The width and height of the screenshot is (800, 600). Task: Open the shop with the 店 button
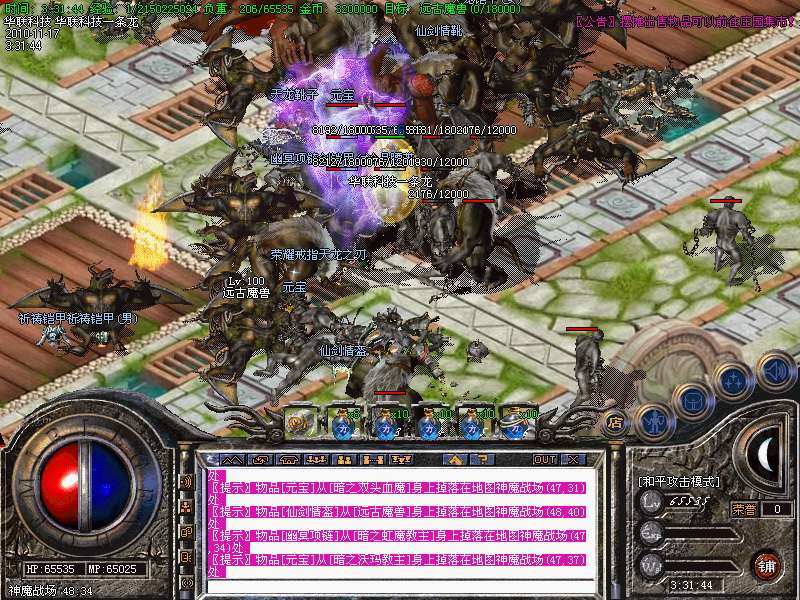pyautogui.click(x=616, y=422)
